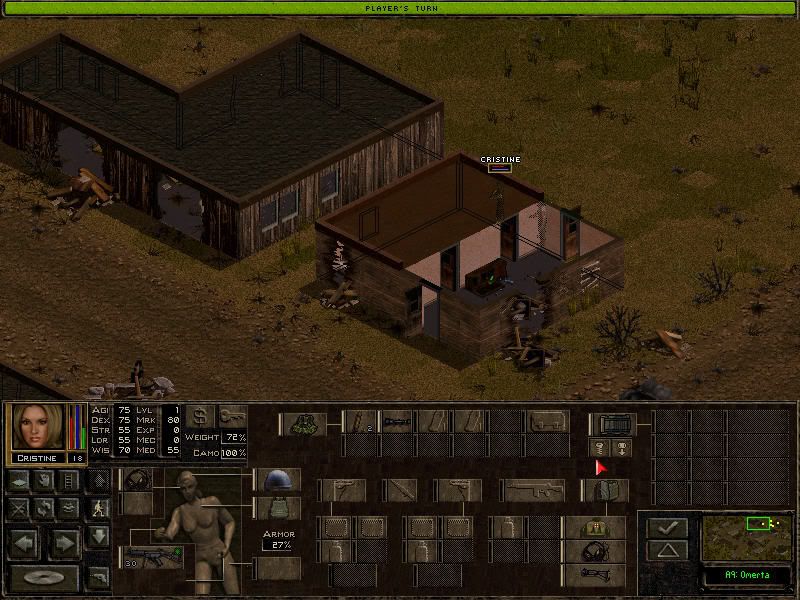The height and width of the screenshot is (600, 800).
Task: Click the pistol burst mode button
Action: [98, 577]
